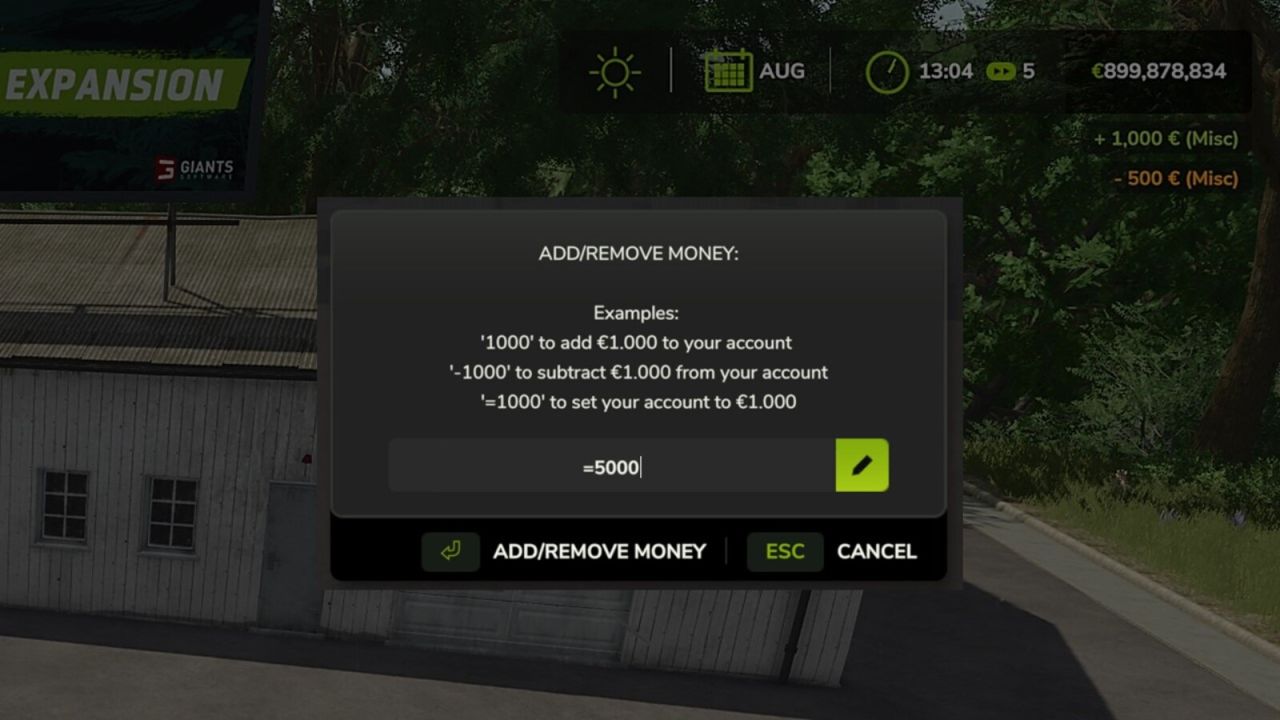Click the game time 13:04 indicator
This screenshot has width=1280, height=720.
coord(946,71)
